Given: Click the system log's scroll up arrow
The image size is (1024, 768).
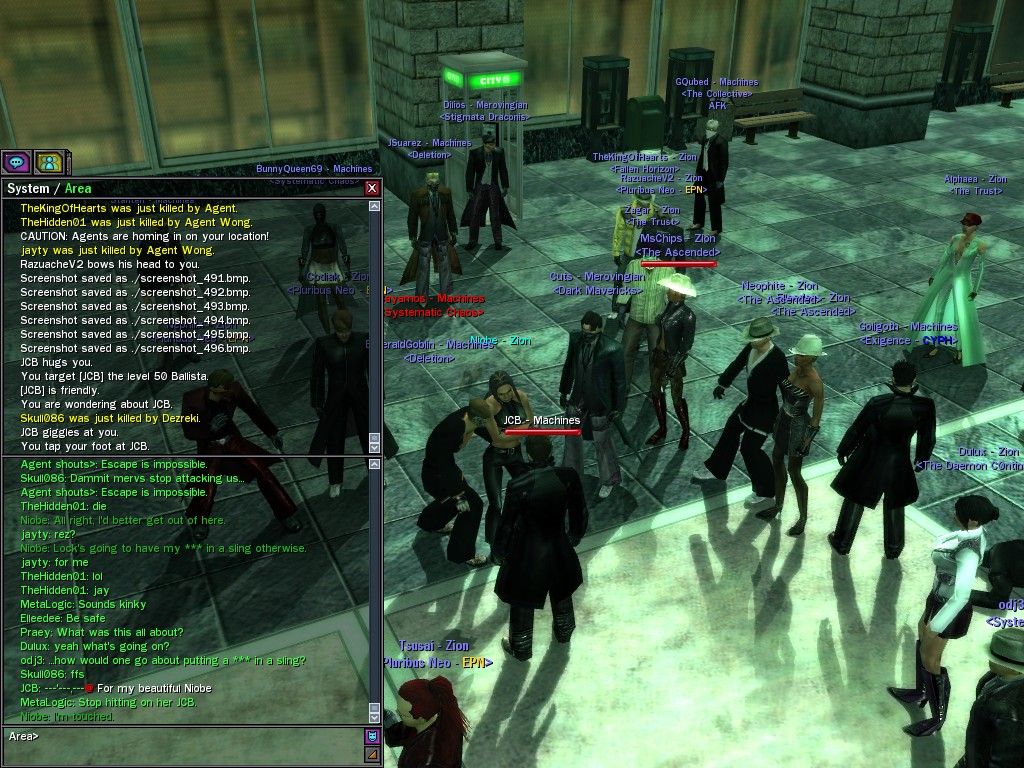Looking at the screenshot, I should pyautogui.click(x=375, y=207).
